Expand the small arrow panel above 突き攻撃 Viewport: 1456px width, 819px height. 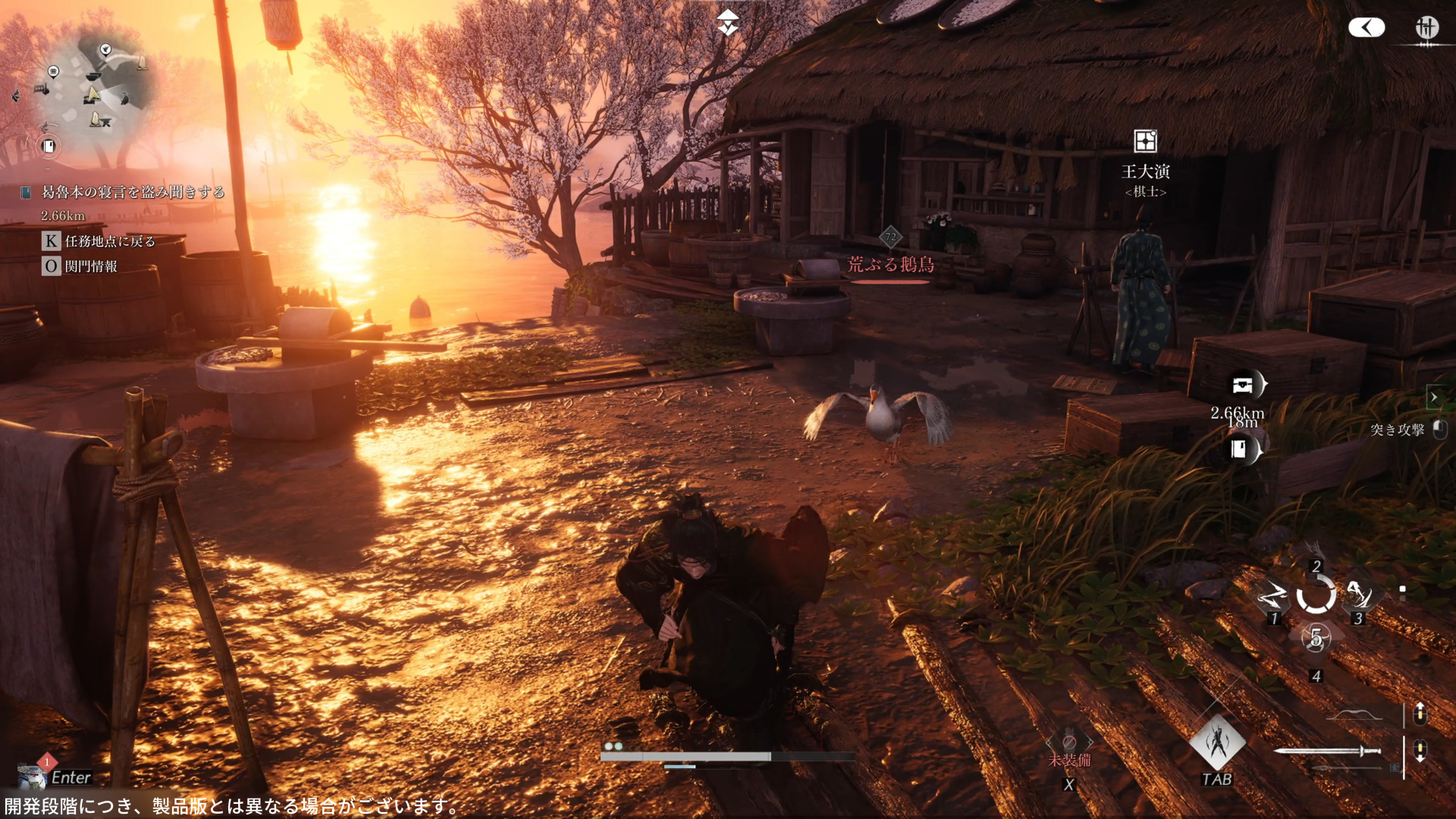(1433, 397)
